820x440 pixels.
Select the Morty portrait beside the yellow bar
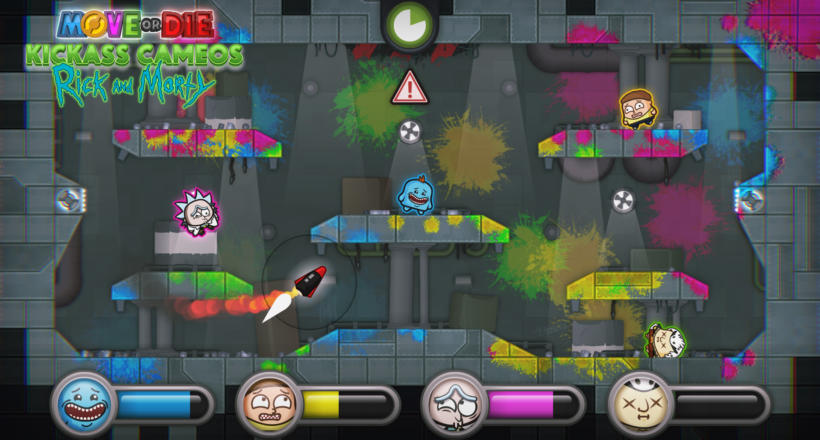[268, 403]
